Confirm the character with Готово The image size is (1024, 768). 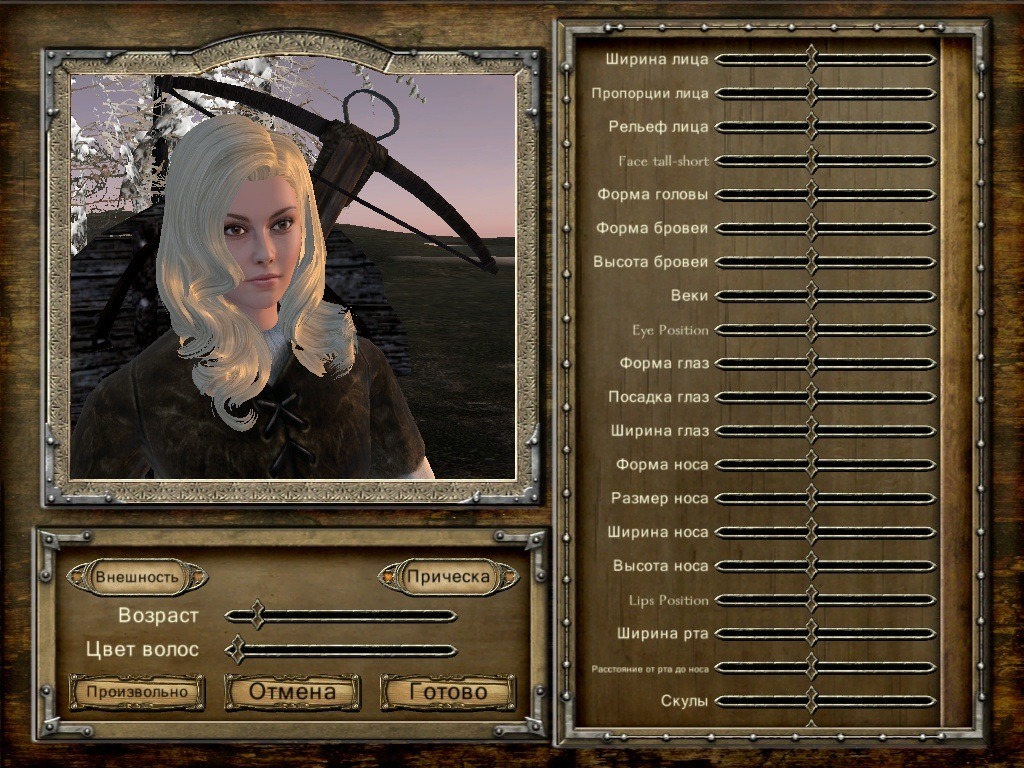448,692
